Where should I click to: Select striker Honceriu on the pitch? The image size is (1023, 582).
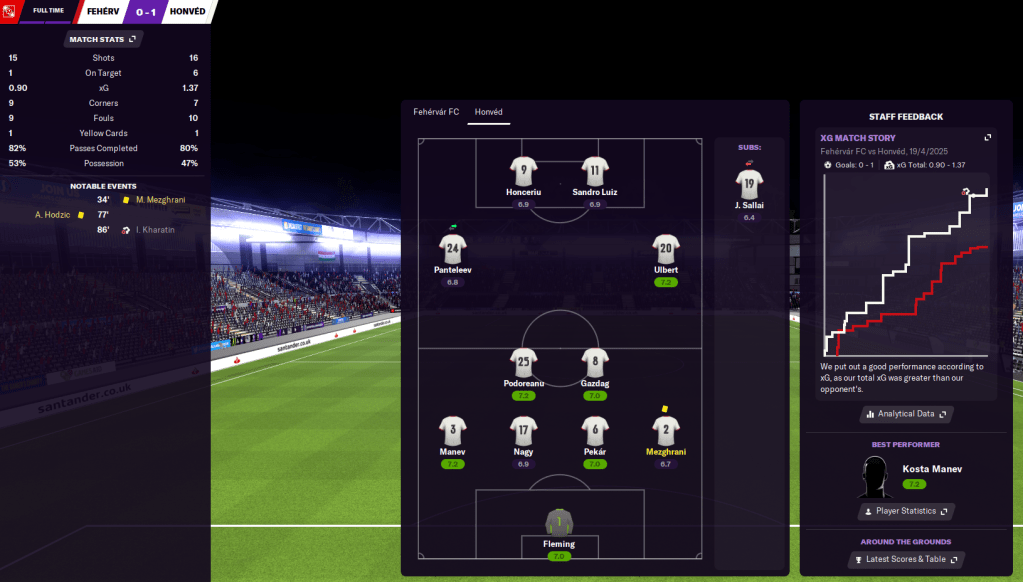(x=524, y=172)
